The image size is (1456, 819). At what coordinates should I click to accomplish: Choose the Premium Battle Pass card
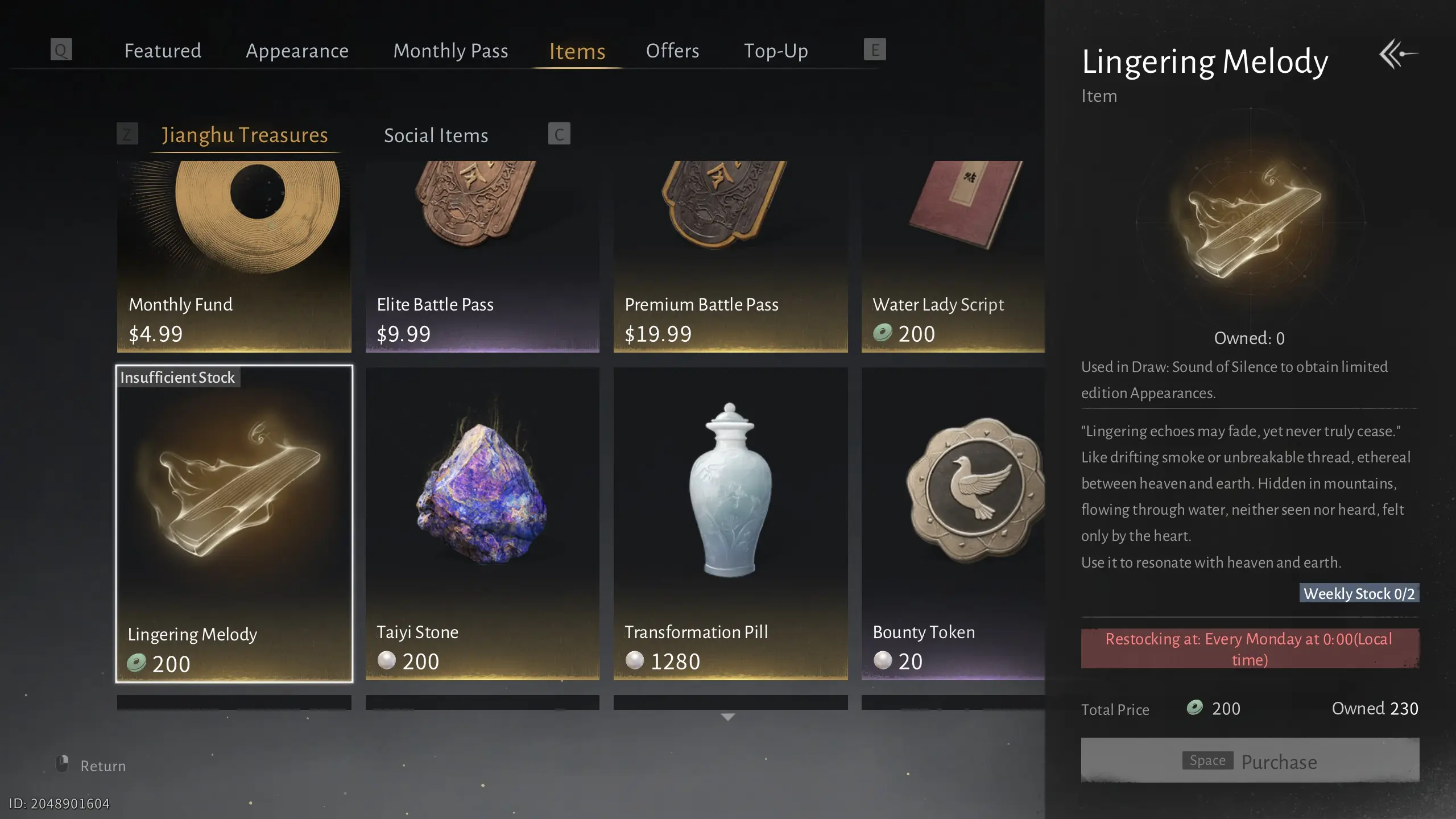[x=730, y=256]
